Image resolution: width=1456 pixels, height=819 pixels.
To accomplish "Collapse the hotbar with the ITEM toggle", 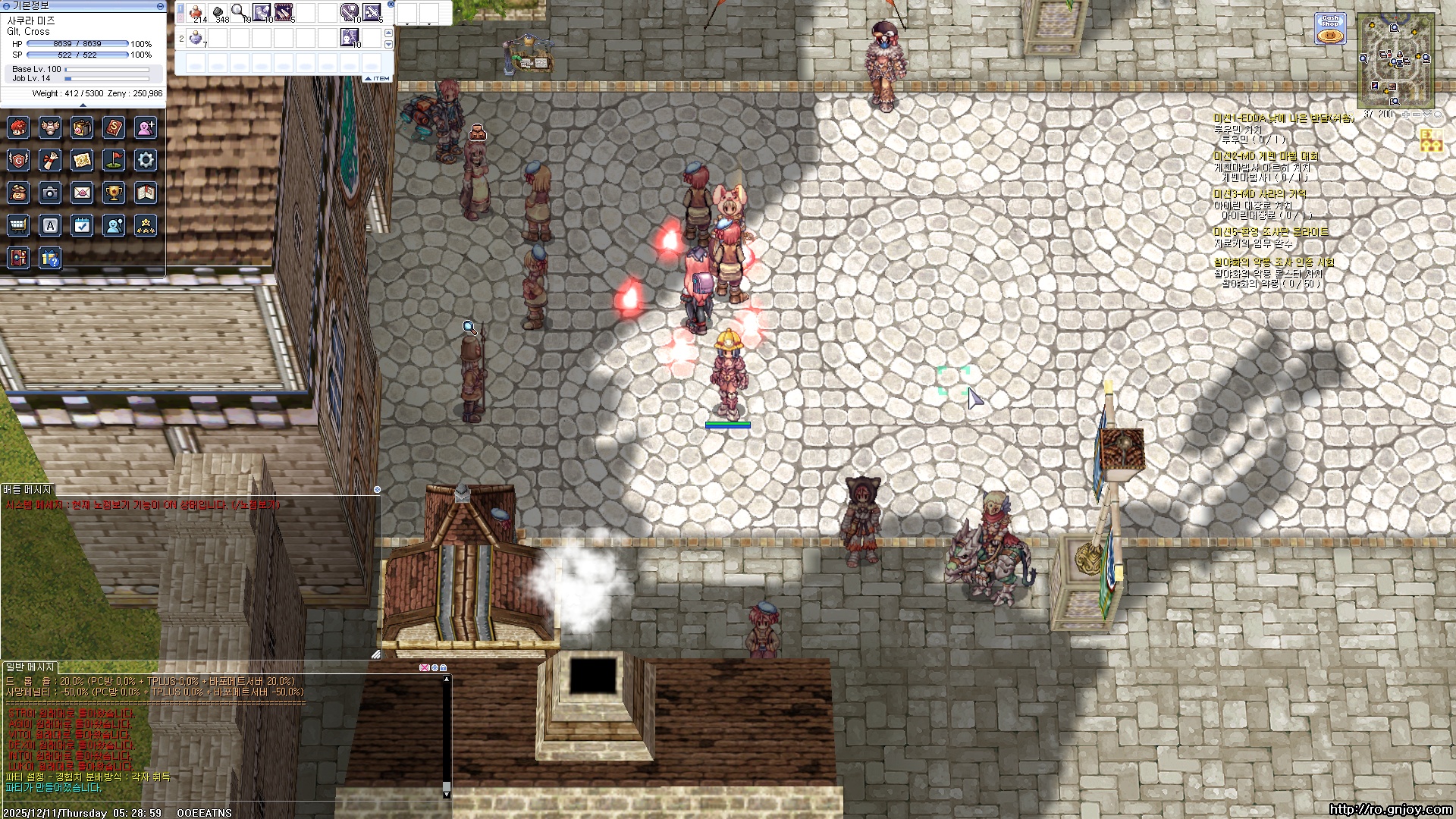I will [x=378, y=78].
